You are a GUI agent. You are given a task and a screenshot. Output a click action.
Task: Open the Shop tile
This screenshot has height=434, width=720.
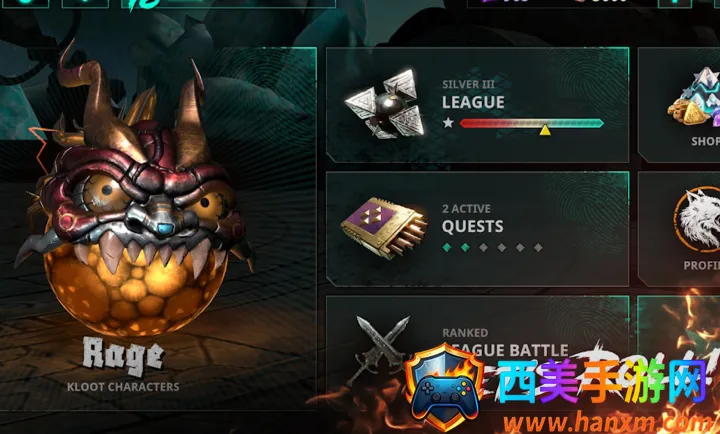(688, 104)
